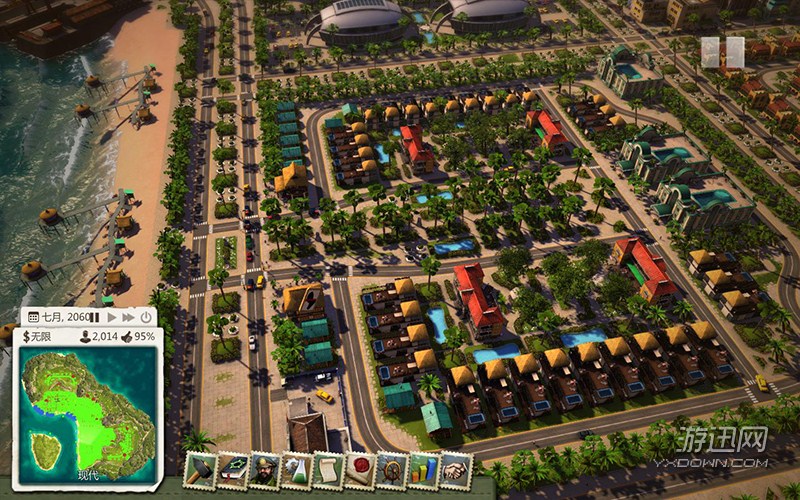Select the El Presidente portrait stamp
This screenshot has width=800, height=500.
266,469
